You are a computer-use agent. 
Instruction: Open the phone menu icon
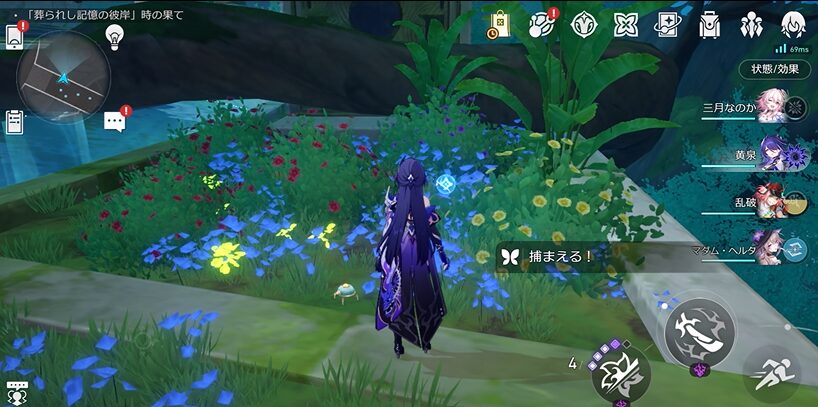[15, 36]
